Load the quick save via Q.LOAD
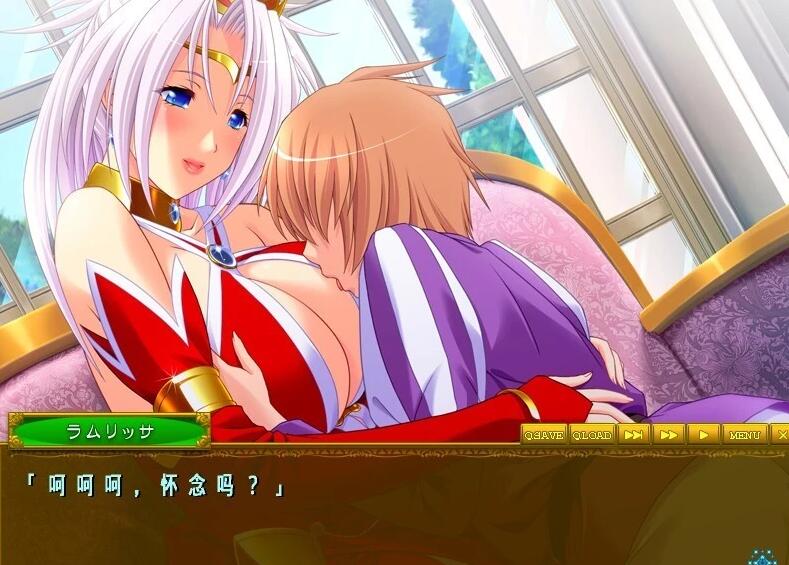Image resolution: width=789 pixels, height=565 pixels. [x=592, y=434]
